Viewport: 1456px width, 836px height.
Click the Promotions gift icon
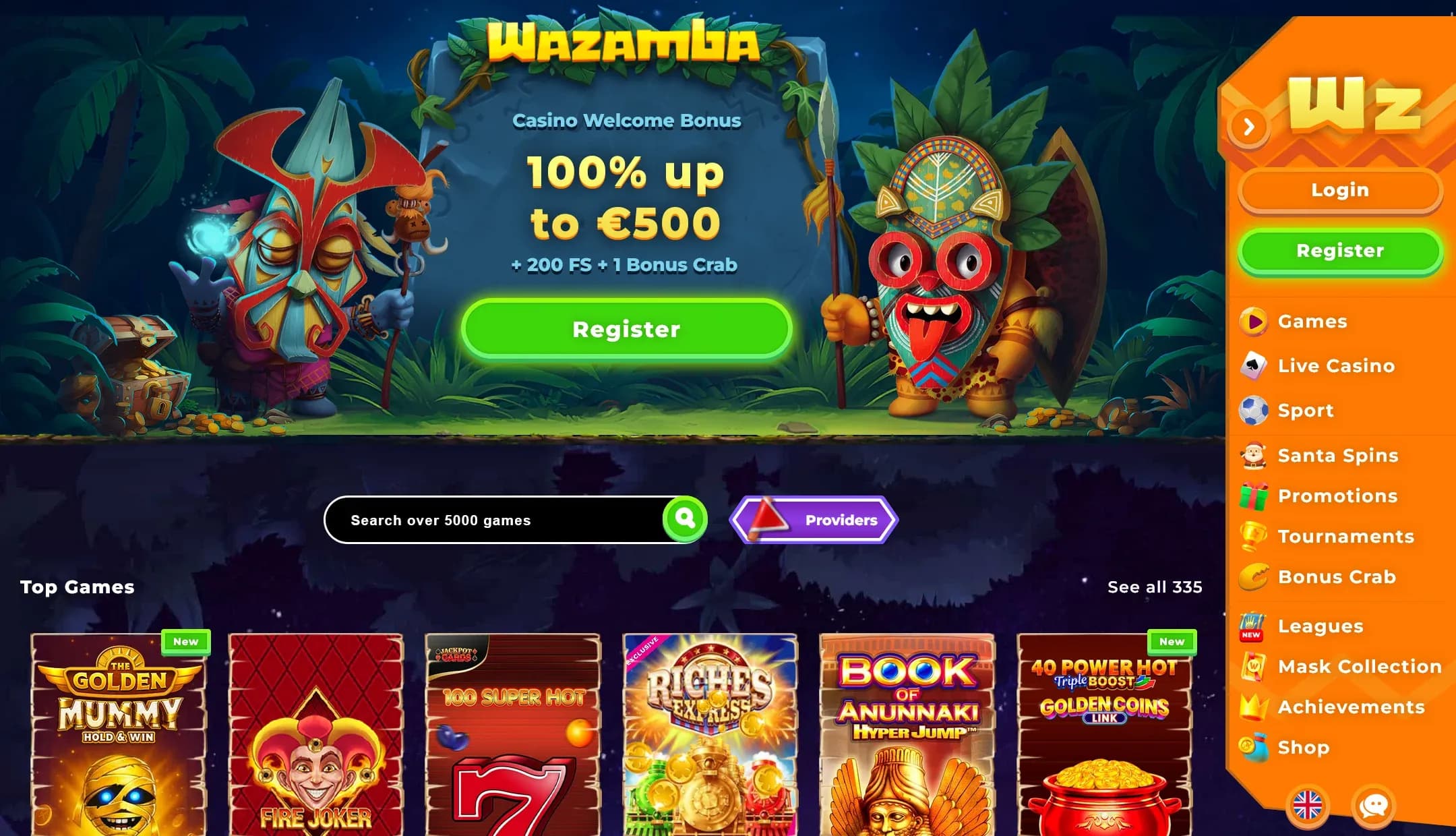click(x=1254, y=496)
